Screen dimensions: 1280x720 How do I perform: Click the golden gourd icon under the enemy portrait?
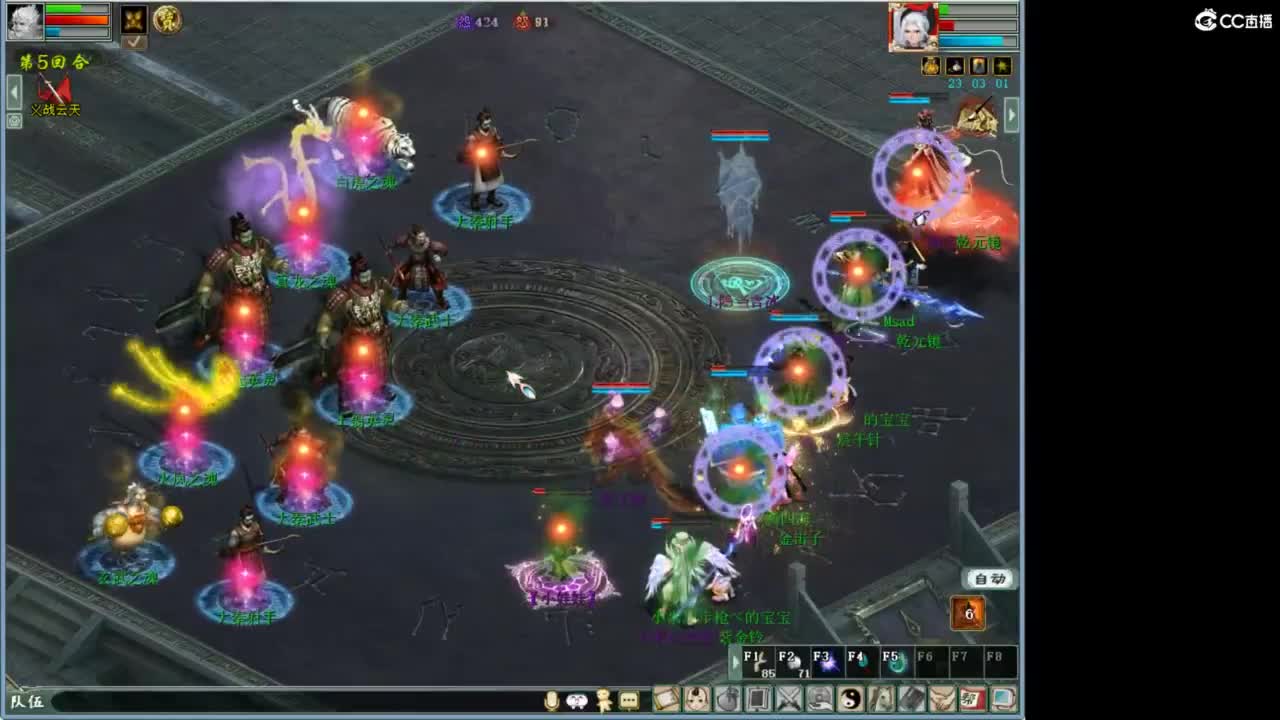click(x=930, y=64)
